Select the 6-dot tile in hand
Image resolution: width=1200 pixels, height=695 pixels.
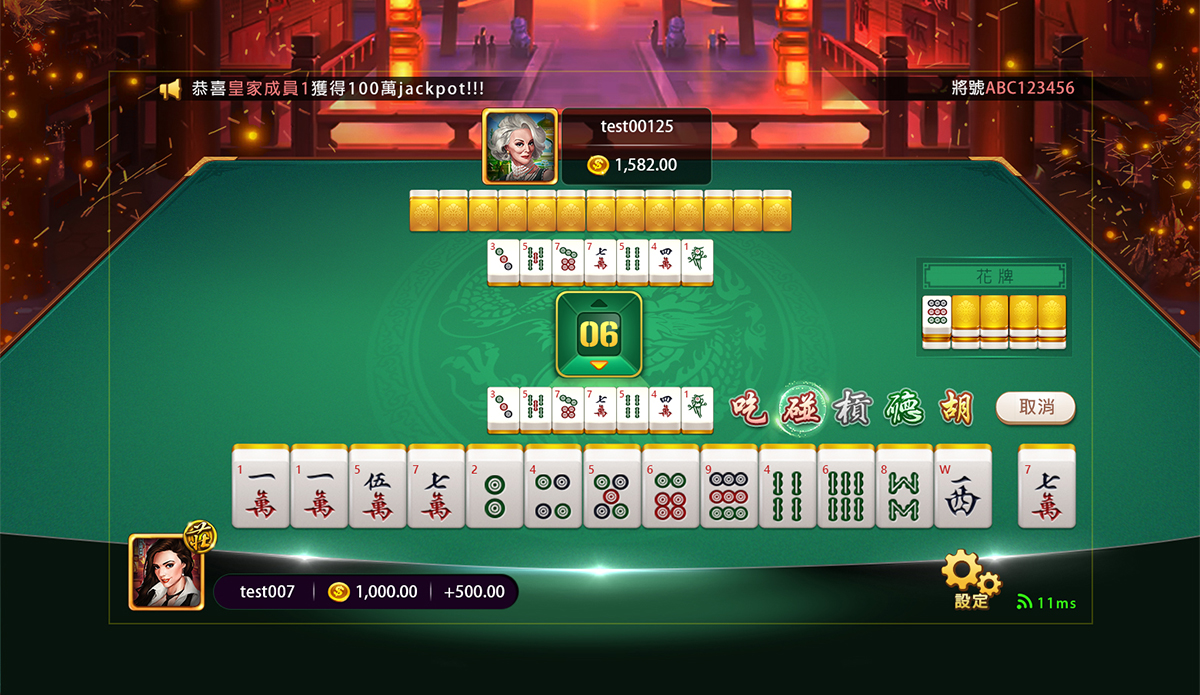click(669, 487)
